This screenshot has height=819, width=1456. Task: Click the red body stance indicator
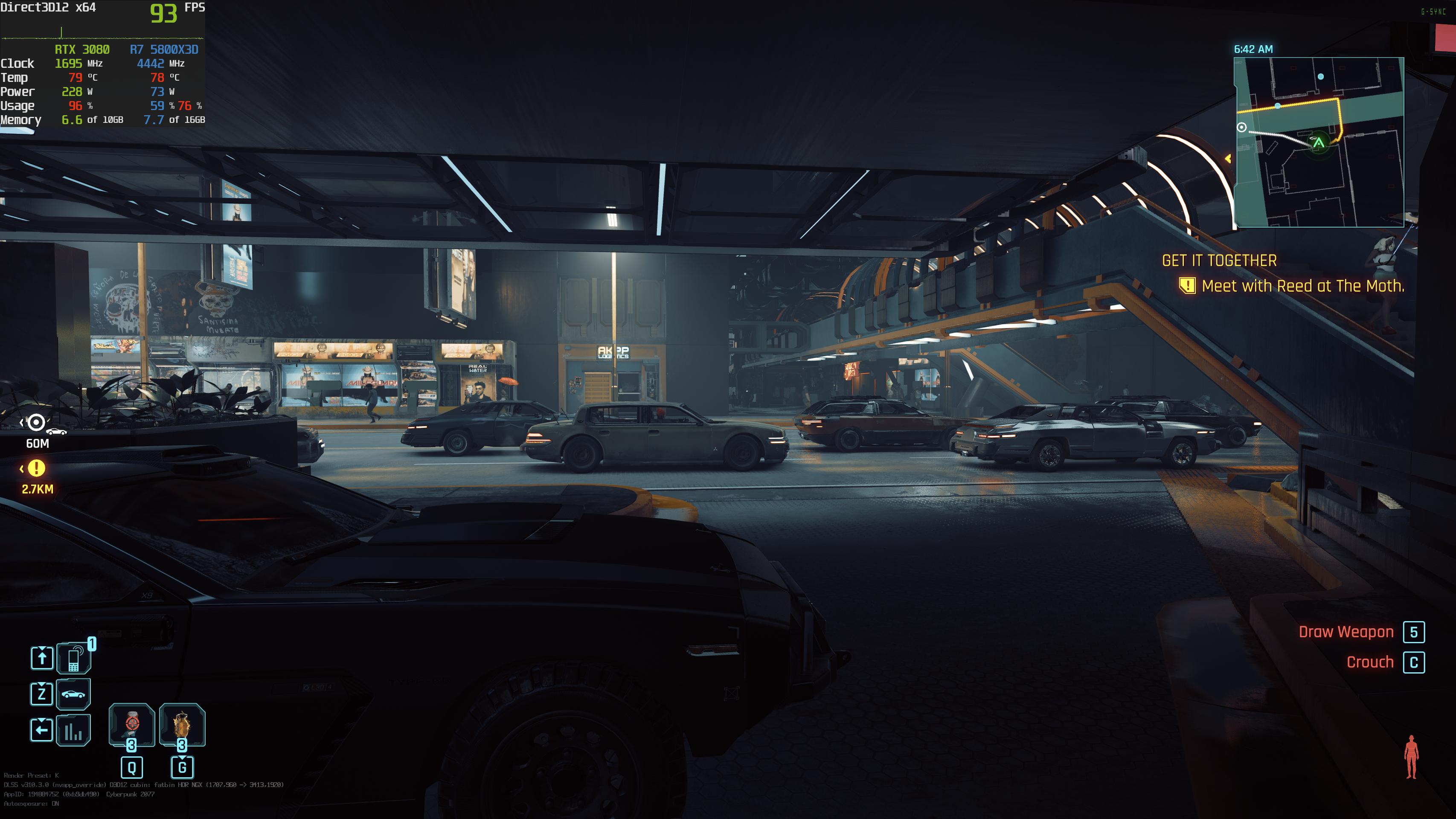(x=1411, y=757)
